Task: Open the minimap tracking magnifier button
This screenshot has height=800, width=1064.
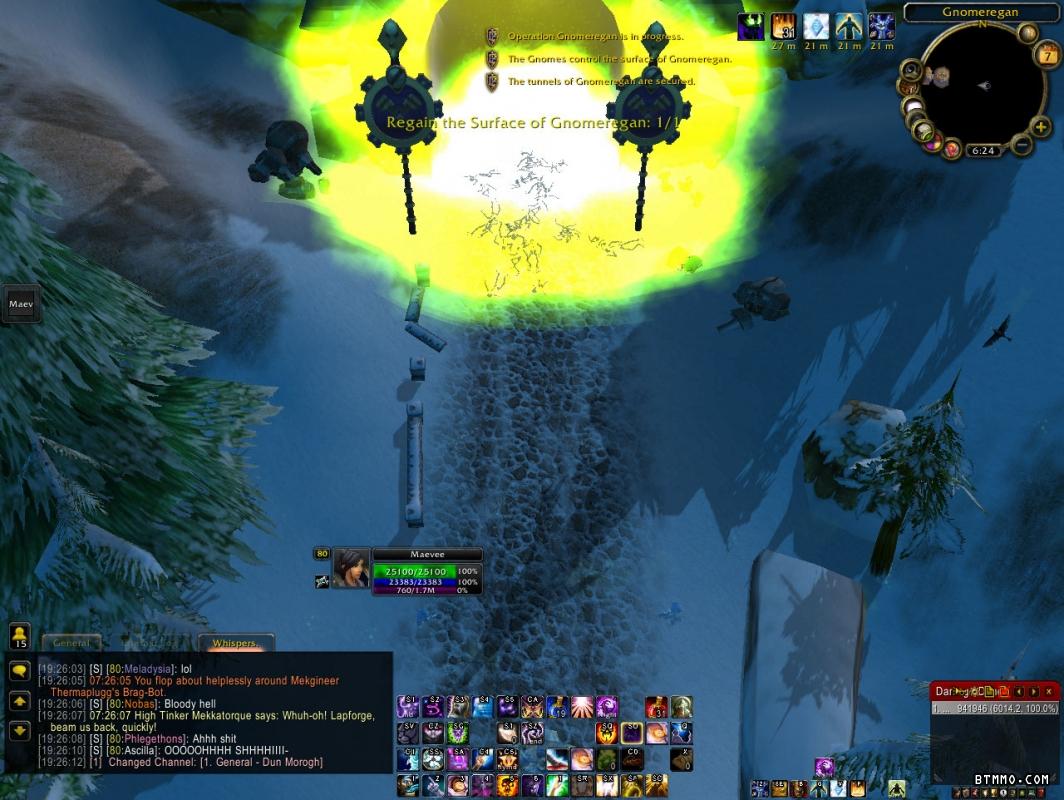Action: click(x=911, y=71)
